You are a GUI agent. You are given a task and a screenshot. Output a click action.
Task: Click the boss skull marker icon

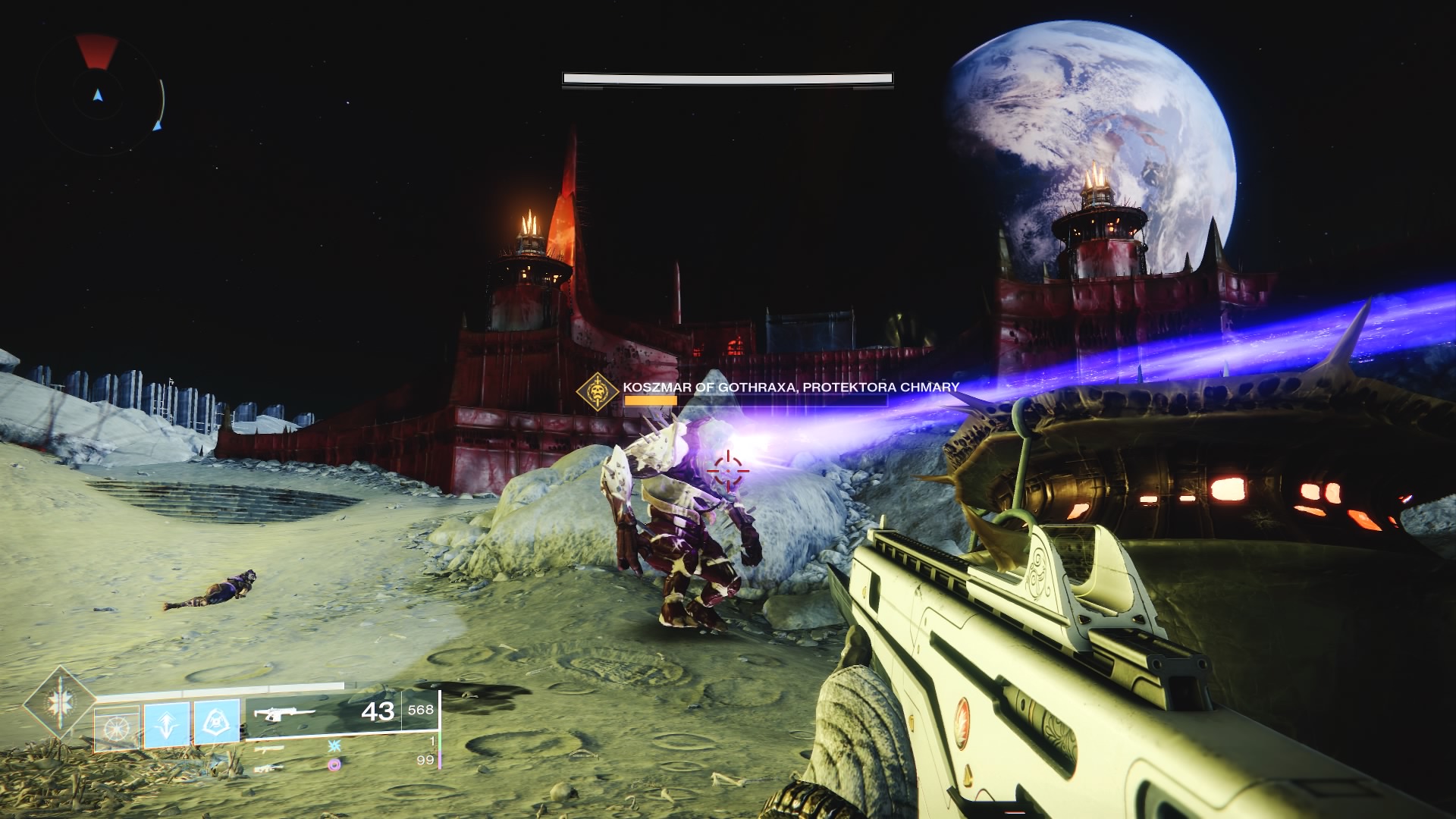point(598,391)
